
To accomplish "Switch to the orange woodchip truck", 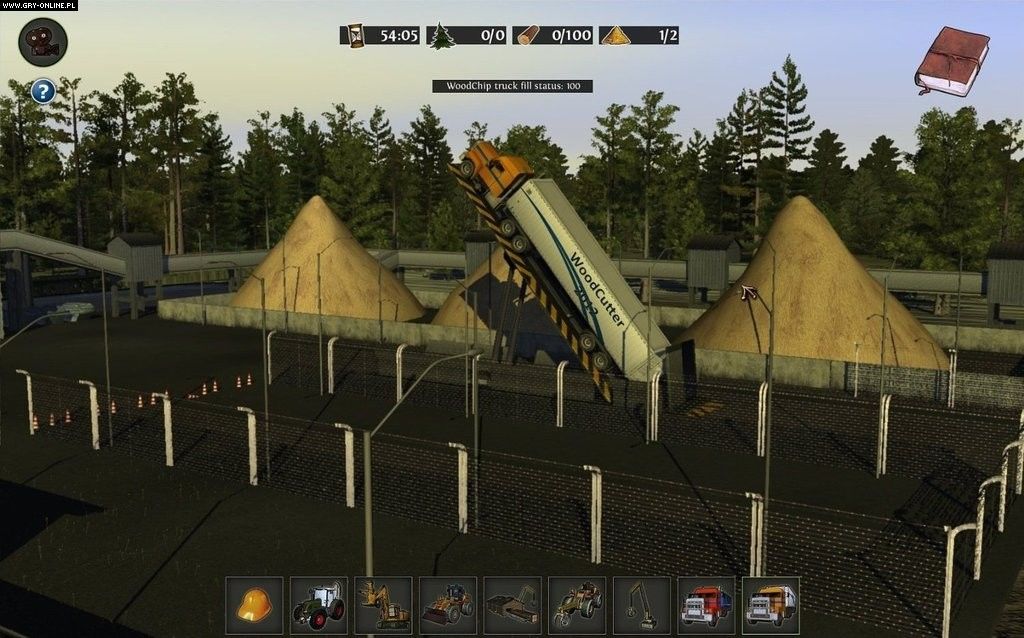I will (x=771, y=605).
